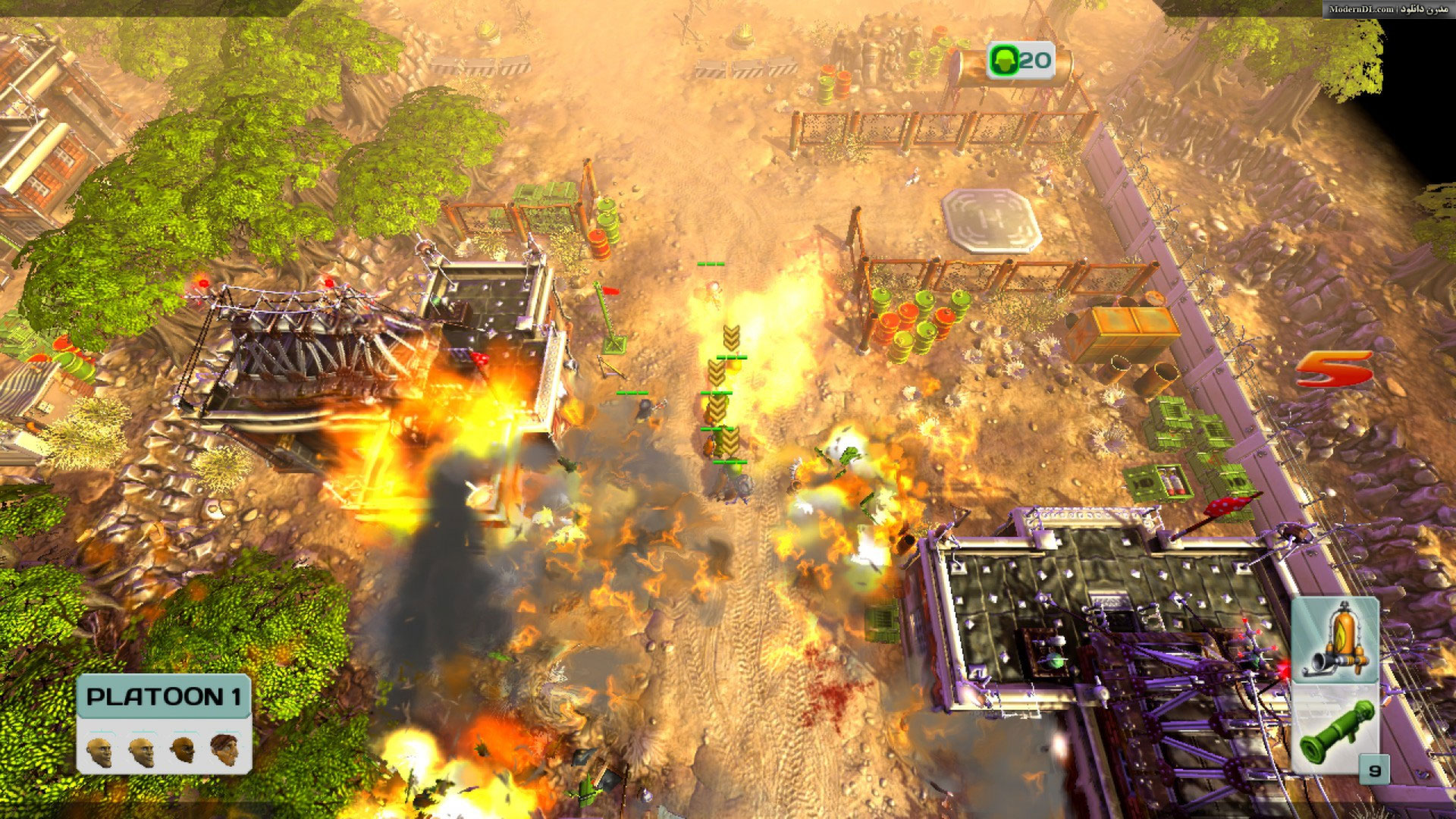Equip the flamethrower weapon slot

tap(1334, 641)
